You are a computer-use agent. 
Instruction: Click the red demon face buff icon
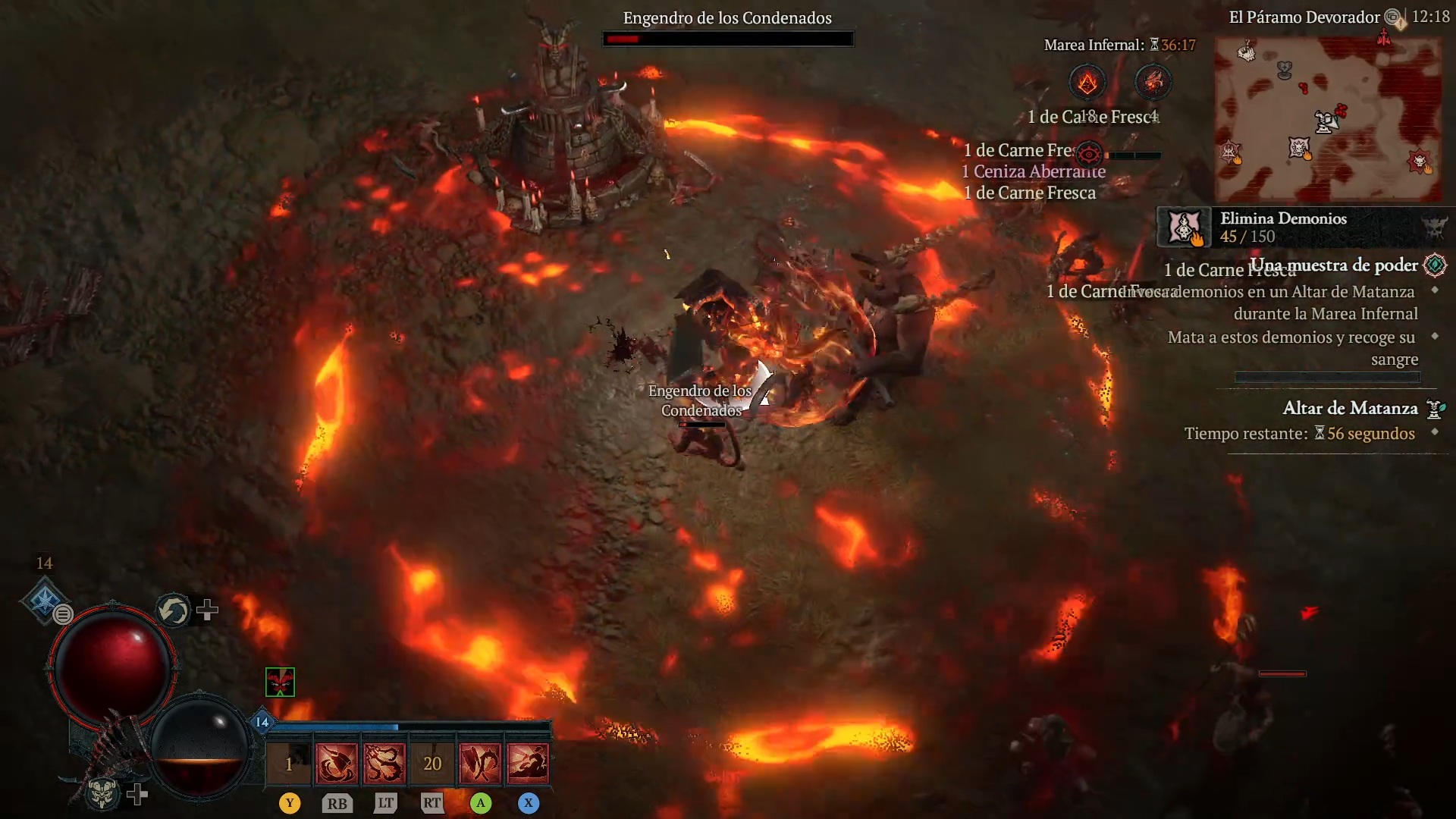tap(280, 682)
